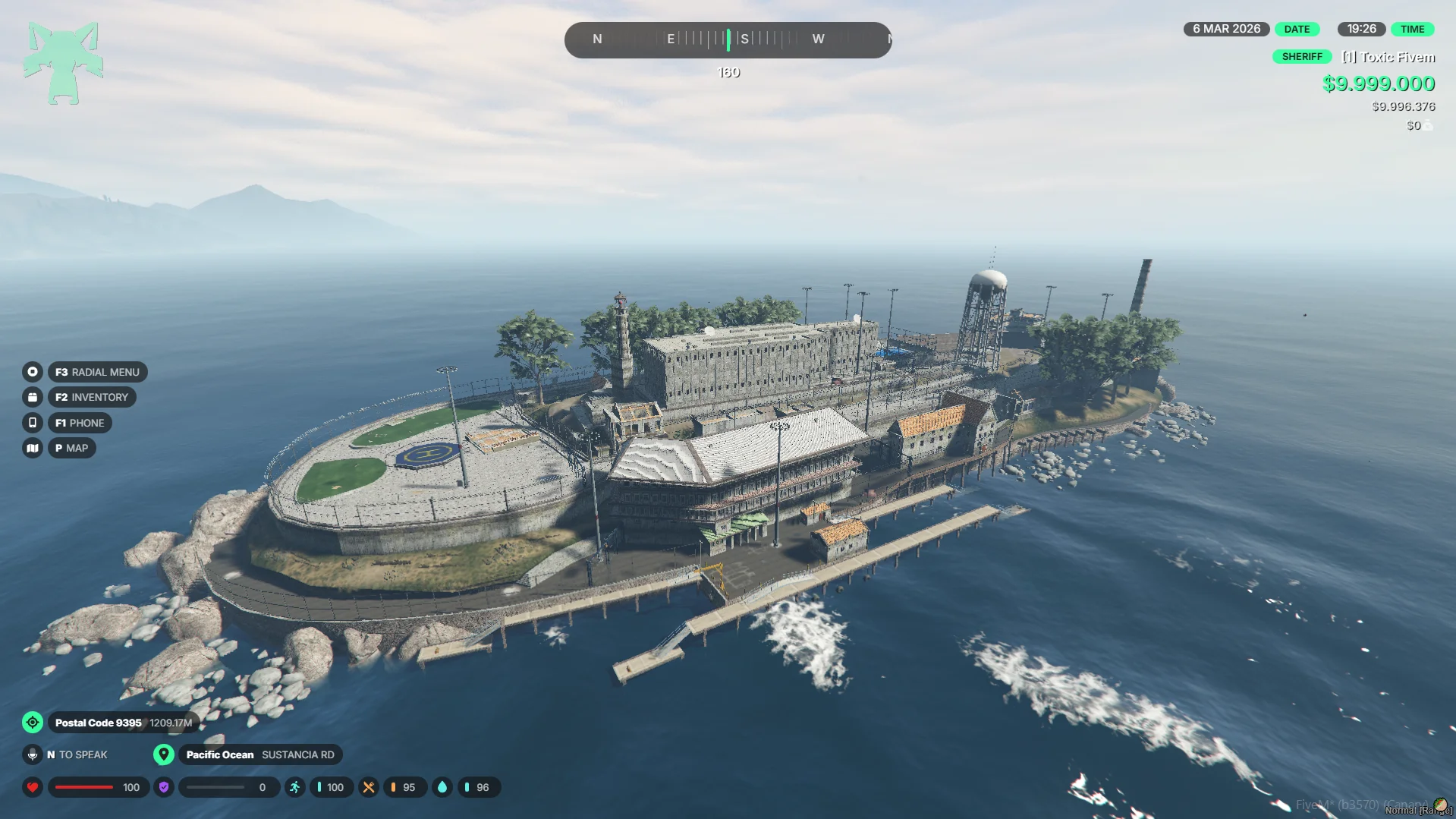Select the Pacific Ocean location label
The image size is (1456, 819).
(x=220, y=754)
